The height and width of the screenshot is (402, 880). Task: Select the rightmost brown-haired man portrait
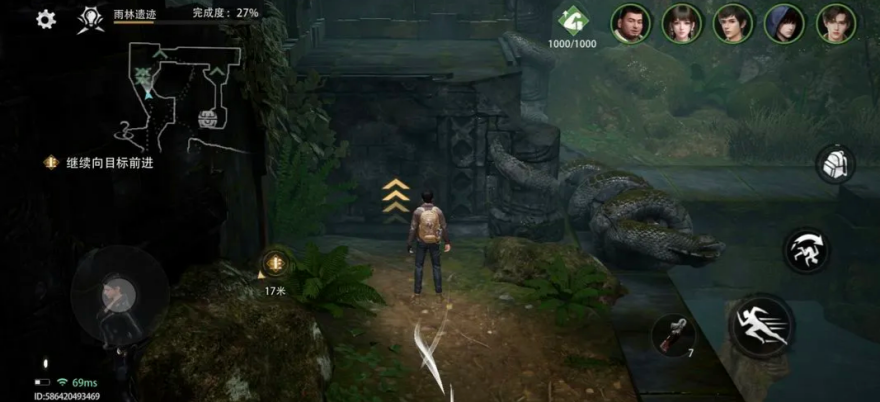pyautogui.click(x=836, y=23)
